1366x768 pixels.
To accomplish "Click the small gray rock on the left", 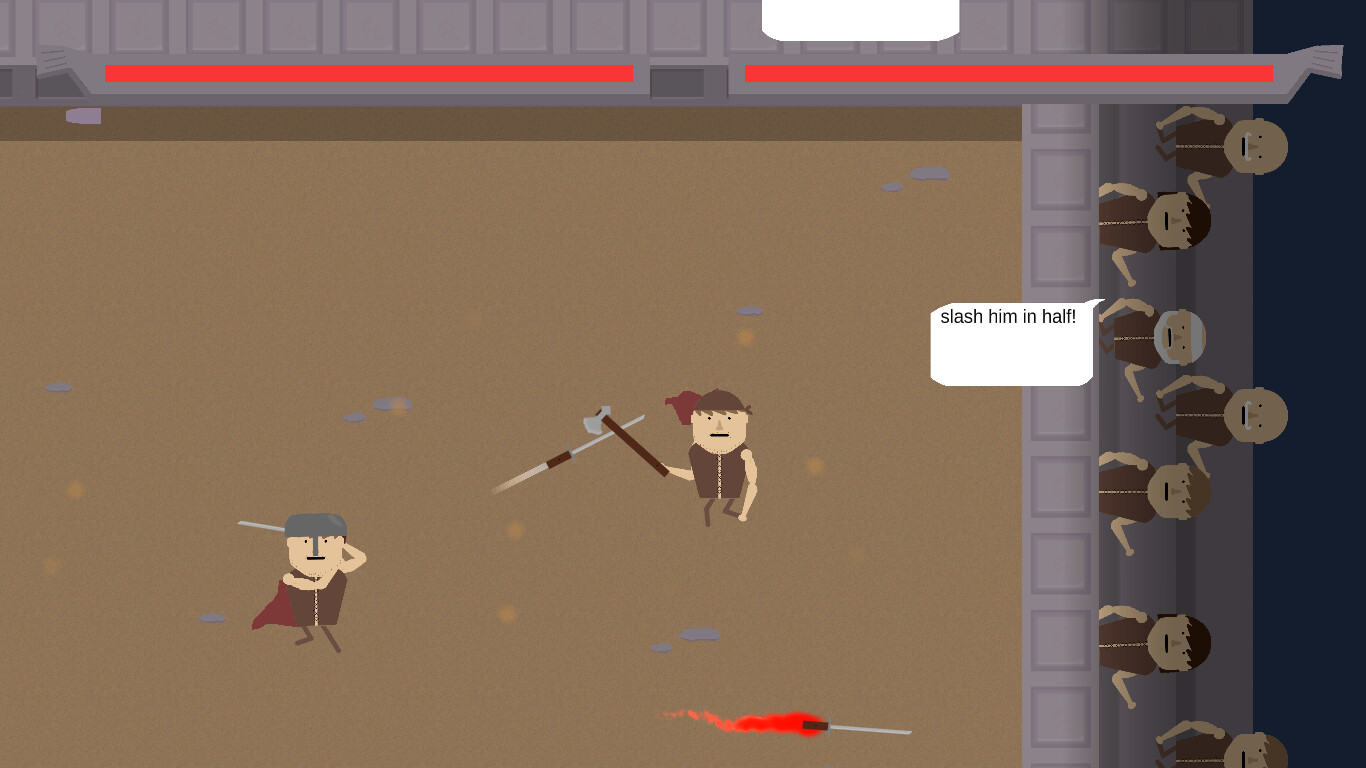I will (58, 386).
